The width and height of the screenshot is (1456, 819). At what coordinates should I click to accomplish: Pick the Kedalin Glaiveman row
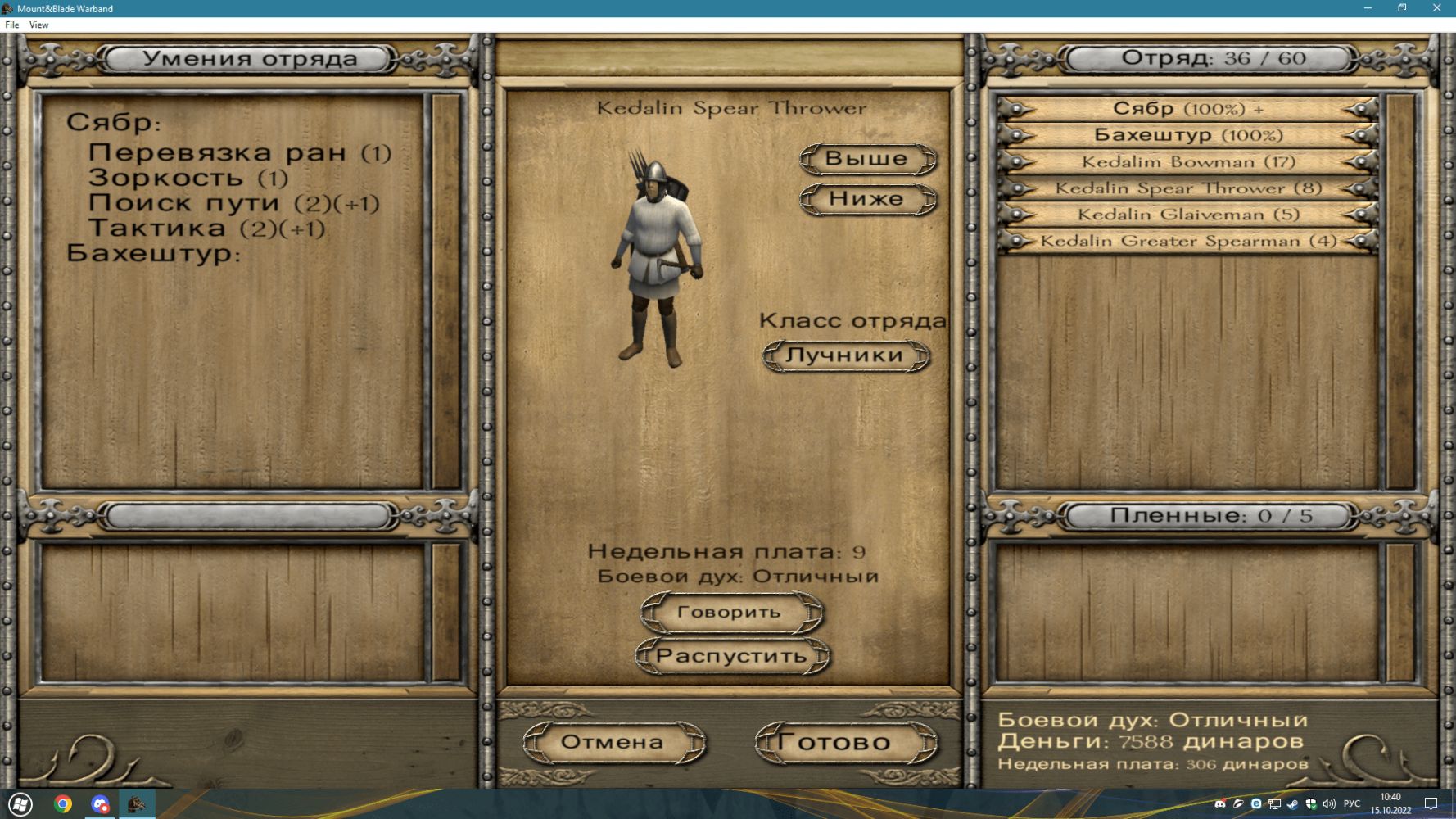pos(1187,215)
